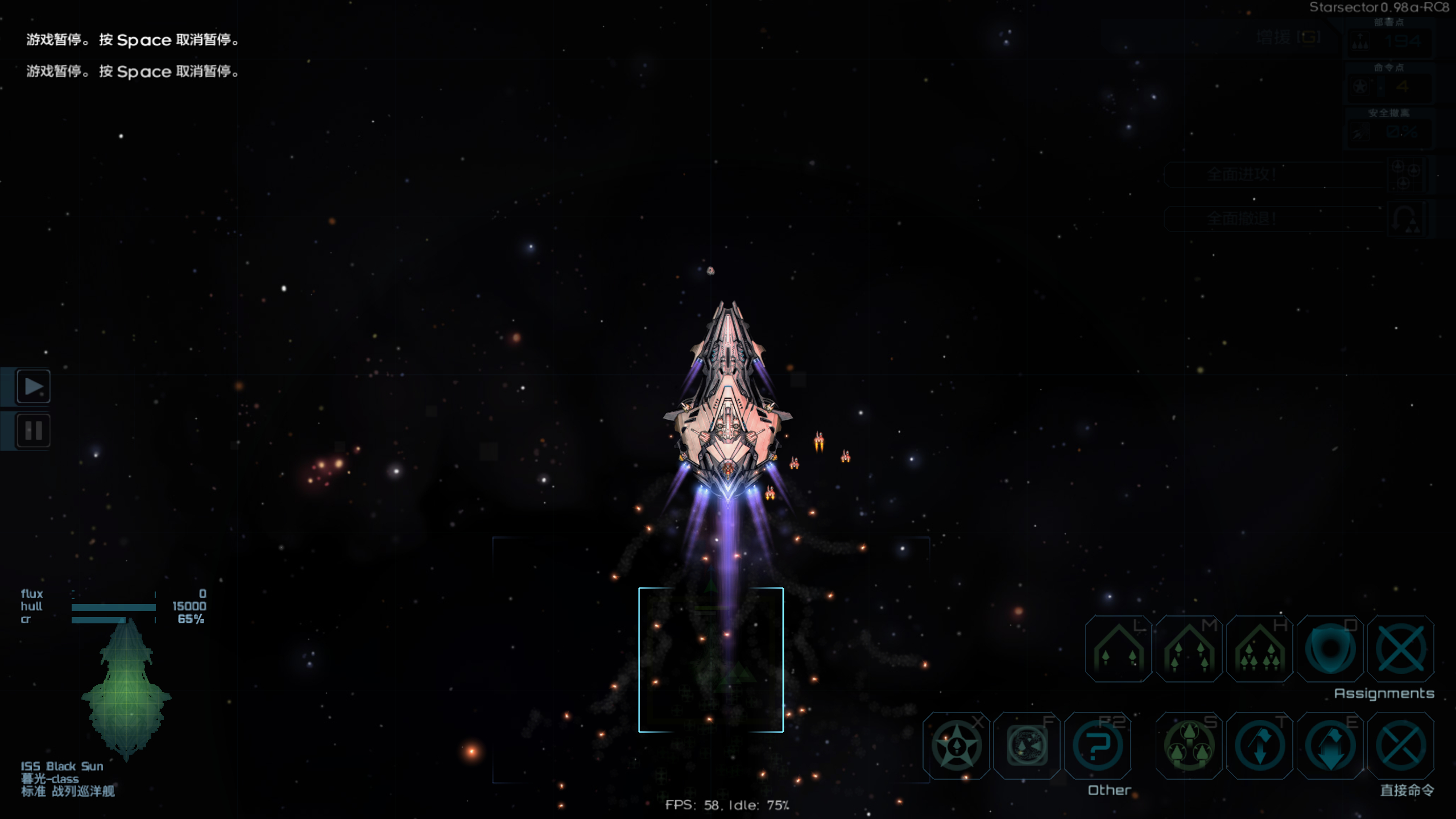Assign a light escort (L icon)
1456x819 pixels.
pyautogui.click(x=1118, y=649)
